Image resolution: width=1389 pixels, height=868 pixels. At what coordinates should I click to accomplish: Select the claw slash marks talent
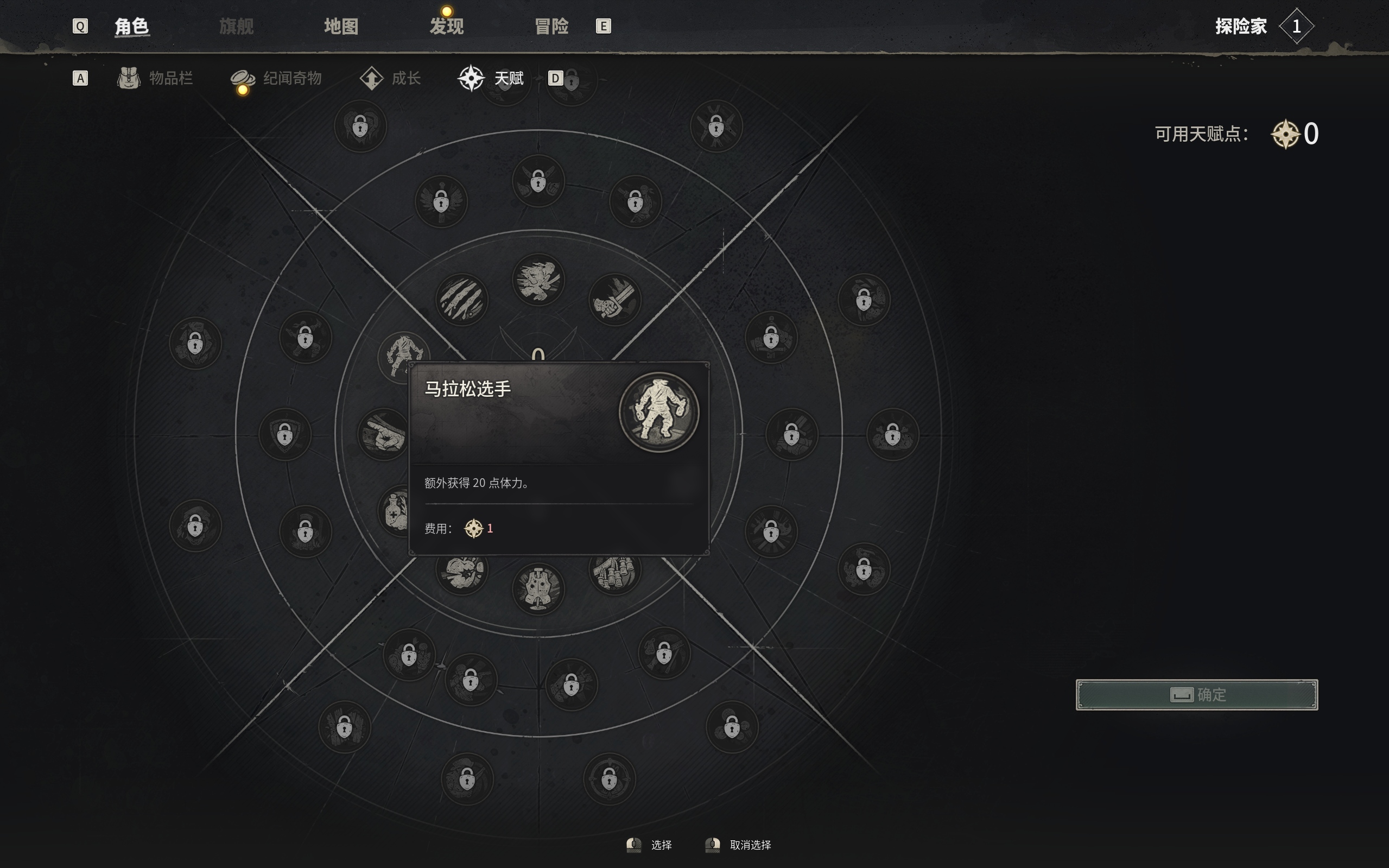point(461,300)
